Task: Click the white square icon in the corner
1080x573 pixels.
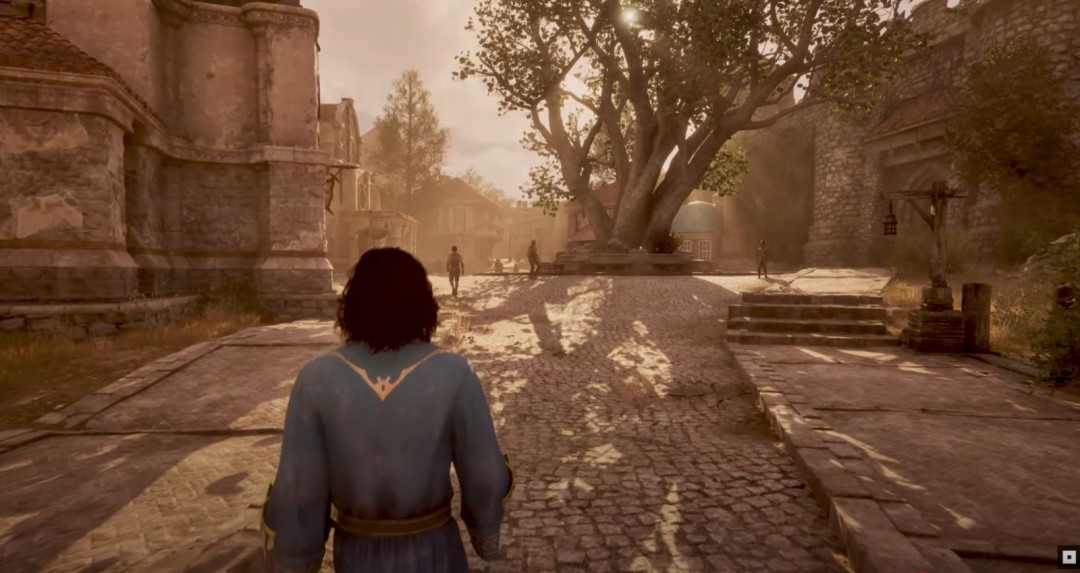Action: click(1067, 557)
